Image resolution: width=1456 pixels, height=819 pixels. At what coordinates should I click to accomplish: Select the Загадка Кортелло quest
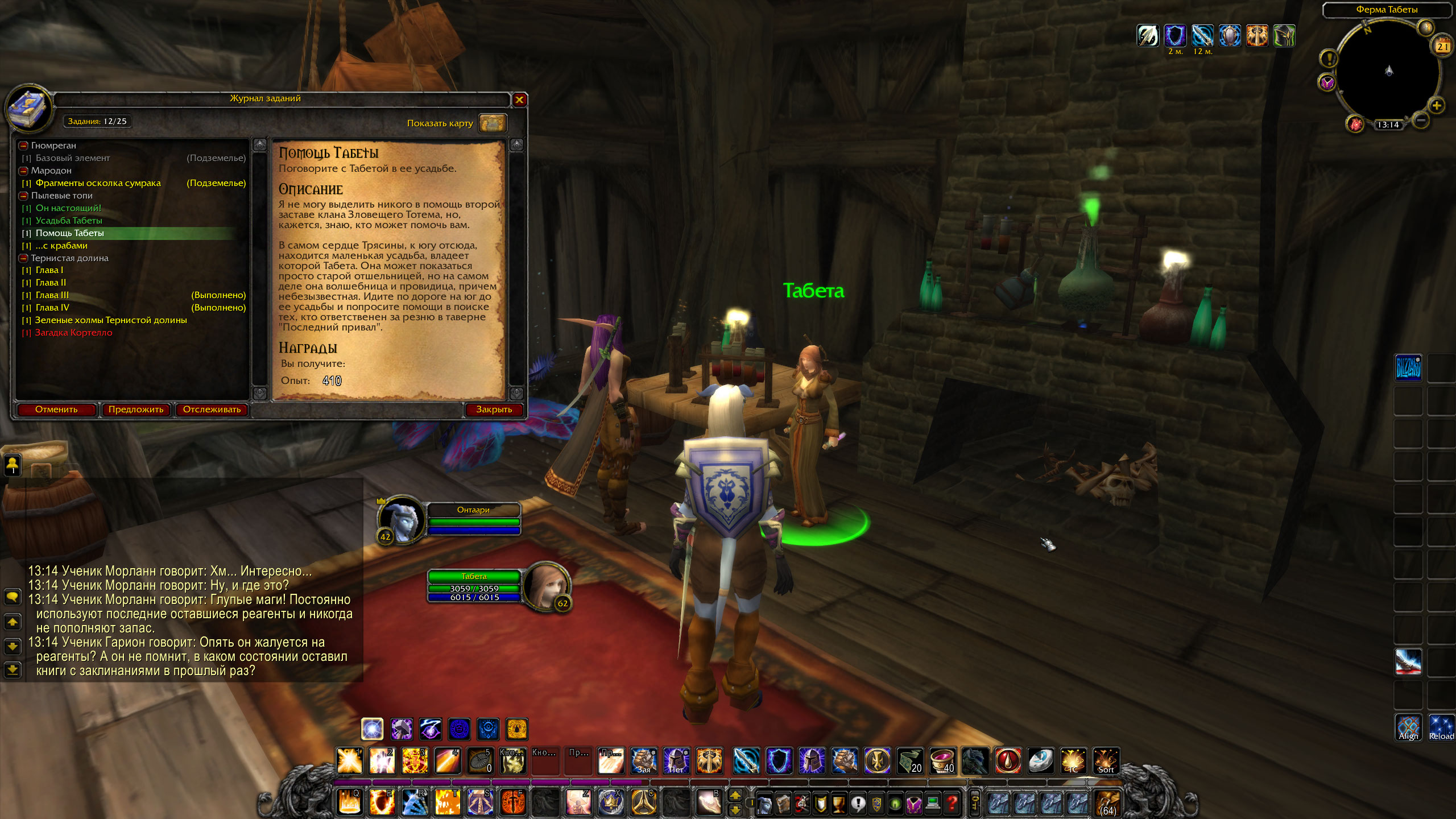point(74,333)
